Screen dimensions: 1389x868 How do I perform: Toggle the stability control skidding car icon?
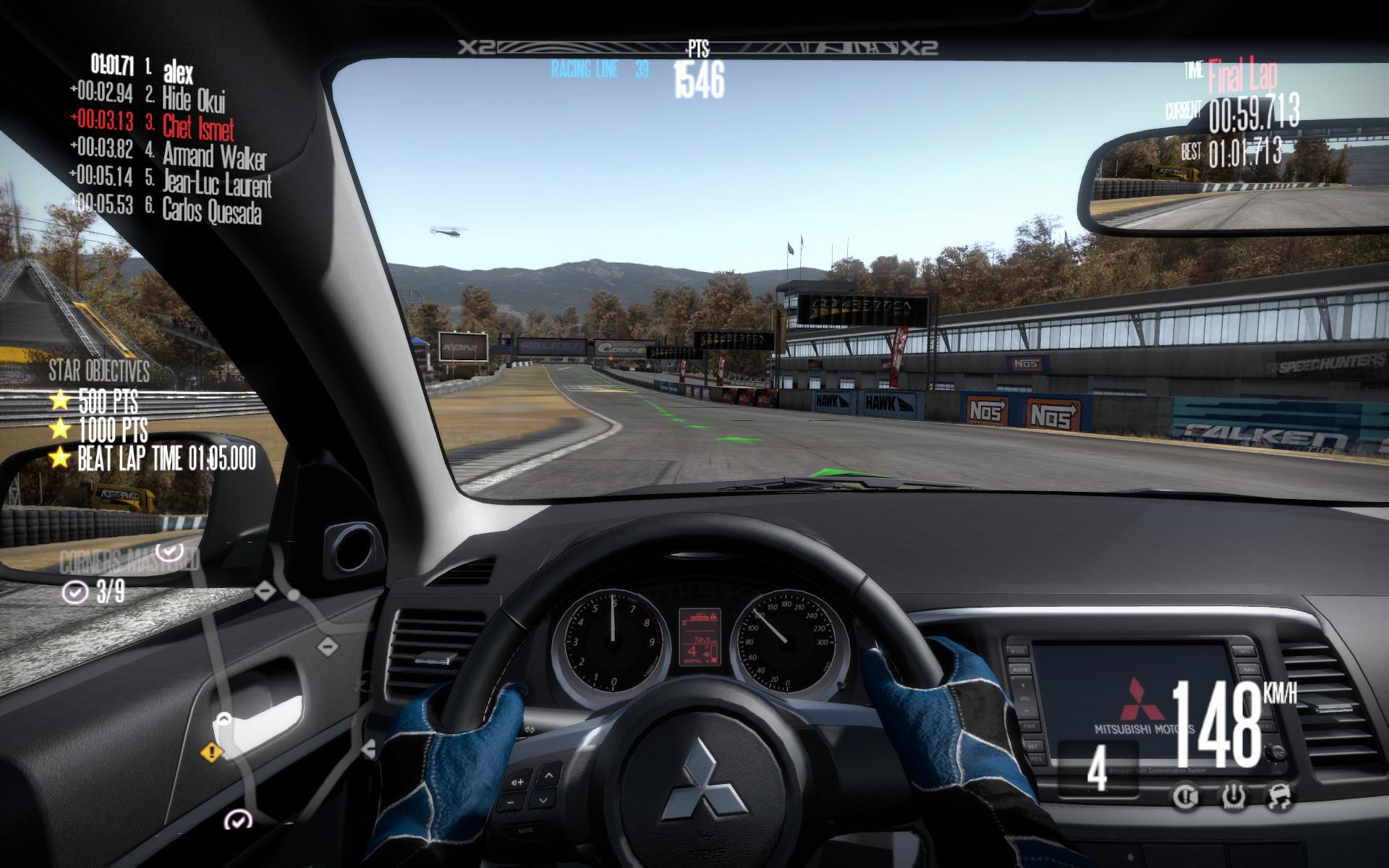click(x=1279, y=797)
